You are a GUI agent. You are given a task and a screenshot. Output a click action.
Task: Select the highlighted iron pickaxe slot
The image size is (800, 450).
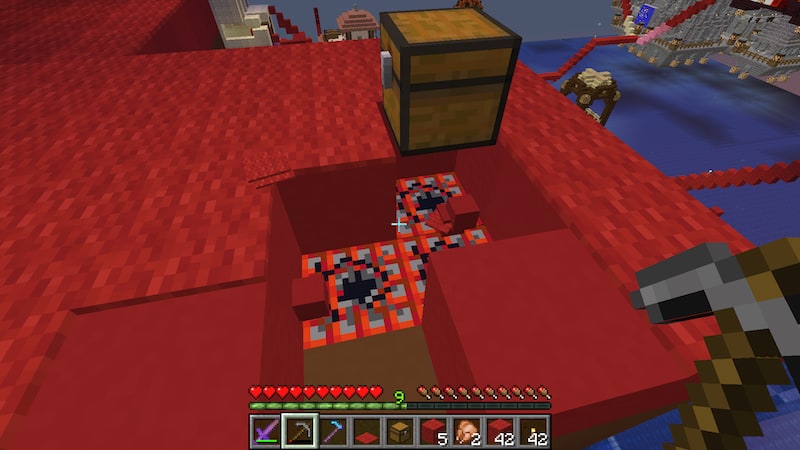[x=300, y=431]
